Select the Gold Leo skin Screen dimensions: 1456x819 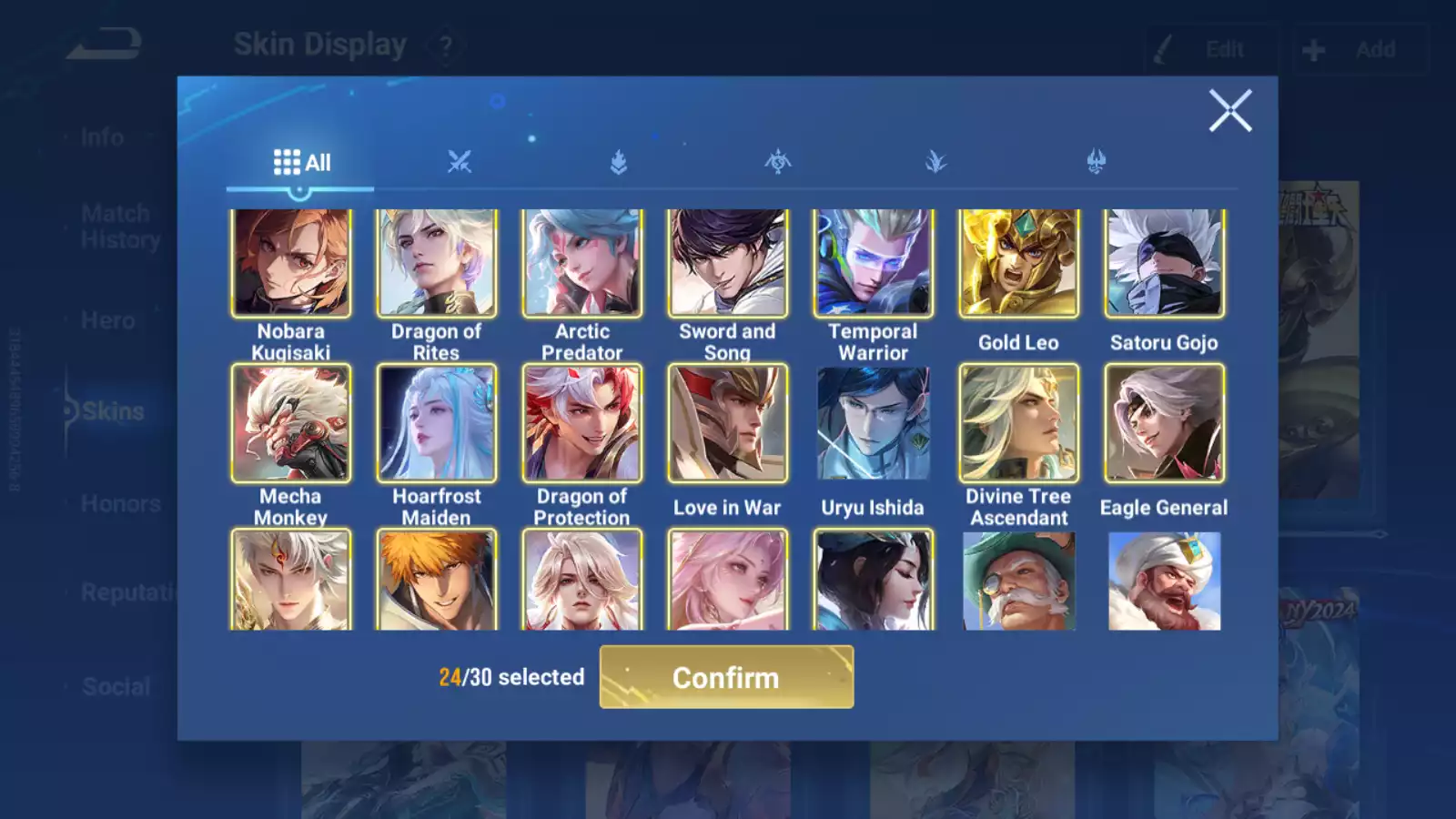click(1018, 263)
